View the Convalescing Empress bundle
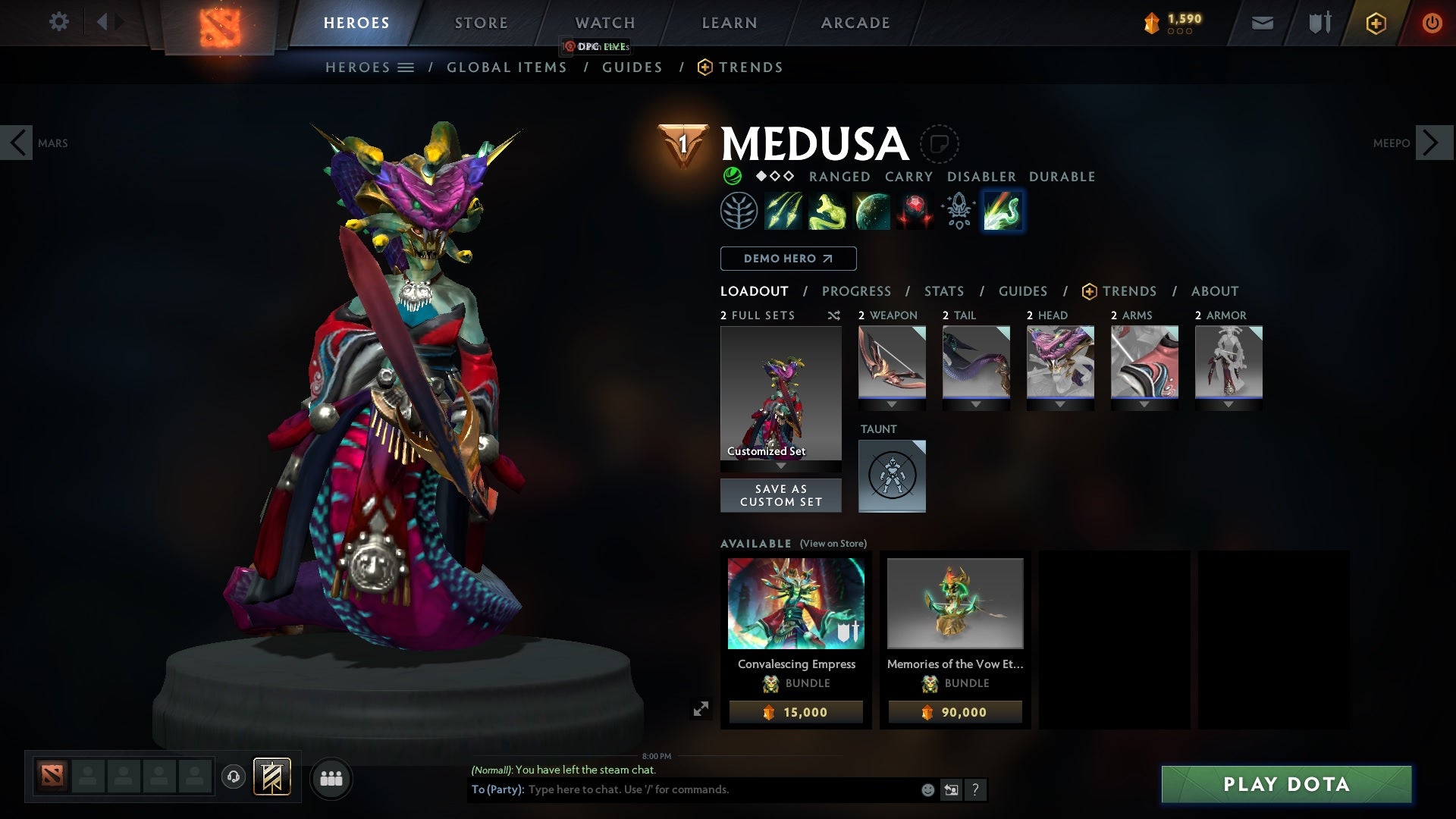The image size is (1456, 819). click(x=795, y=604)
